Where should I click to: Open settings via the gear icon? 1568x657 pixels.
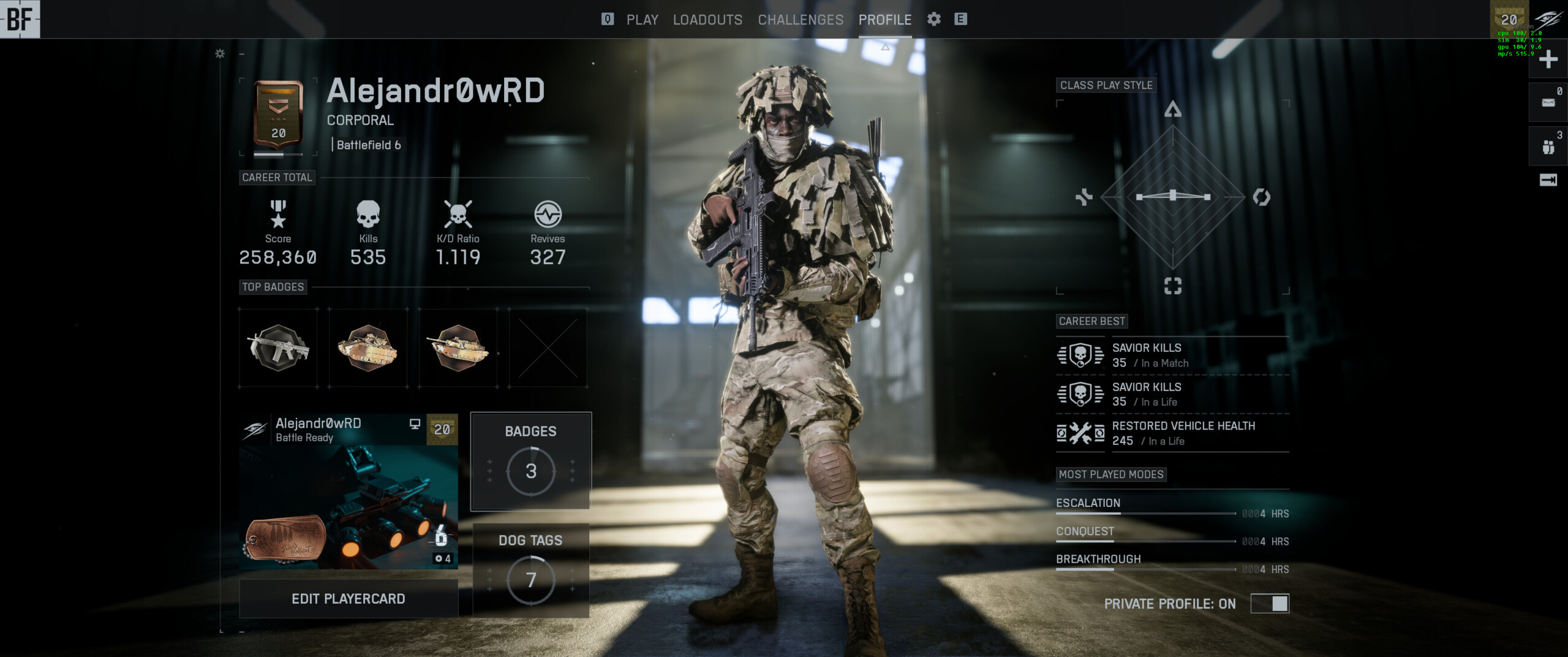click(x=933, y=19)
